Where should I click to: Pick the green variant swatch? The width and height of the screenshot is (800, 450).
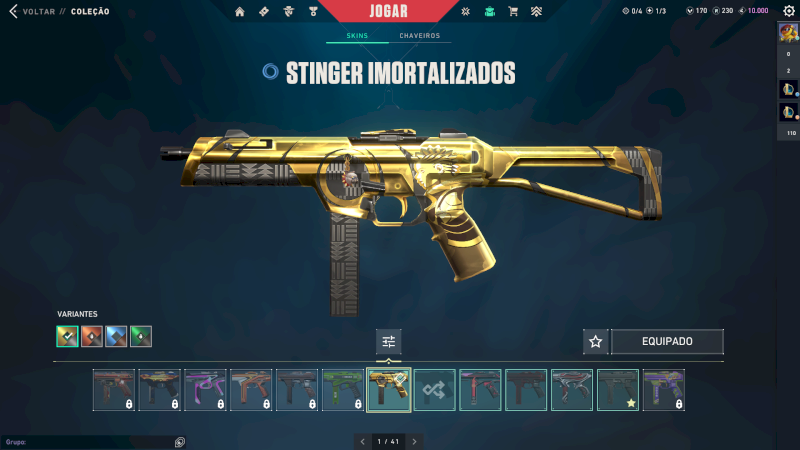141,337
